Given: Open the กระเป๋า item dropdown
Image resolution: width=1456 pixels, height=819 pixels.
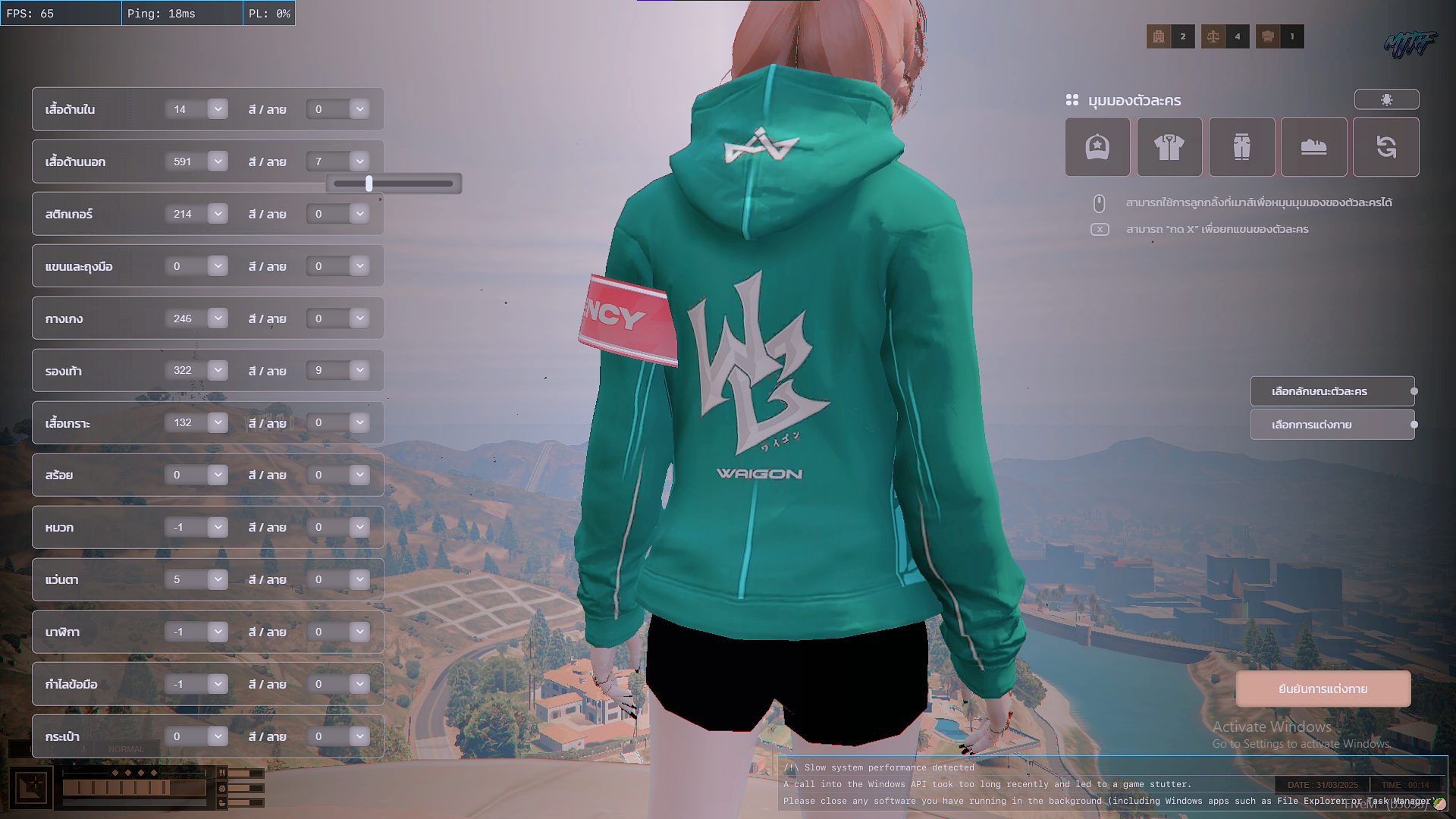Looking at the screenshot, I should click(218, 736).
